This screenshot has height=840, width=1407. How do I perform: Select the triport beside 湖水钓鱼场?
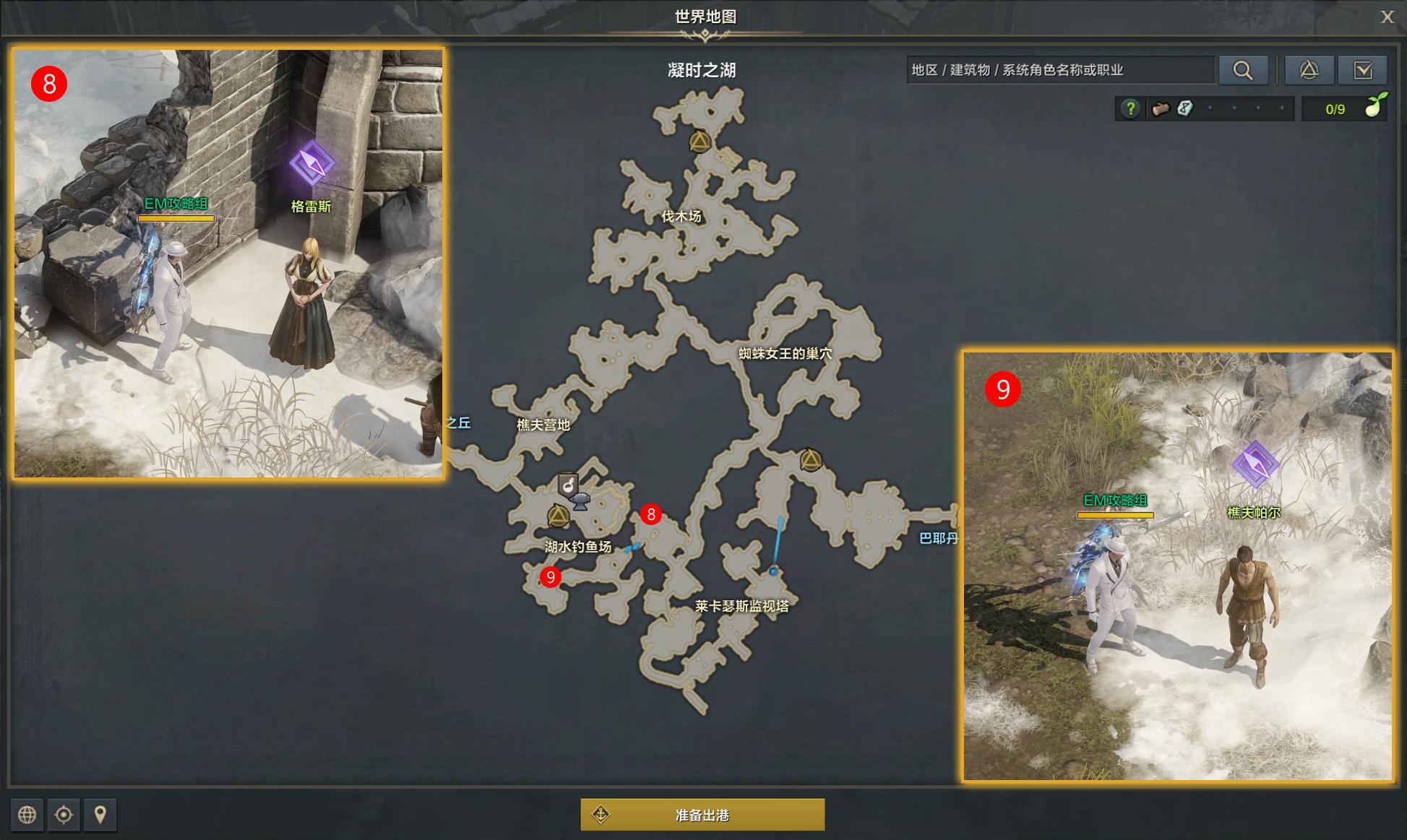[558, 516]
